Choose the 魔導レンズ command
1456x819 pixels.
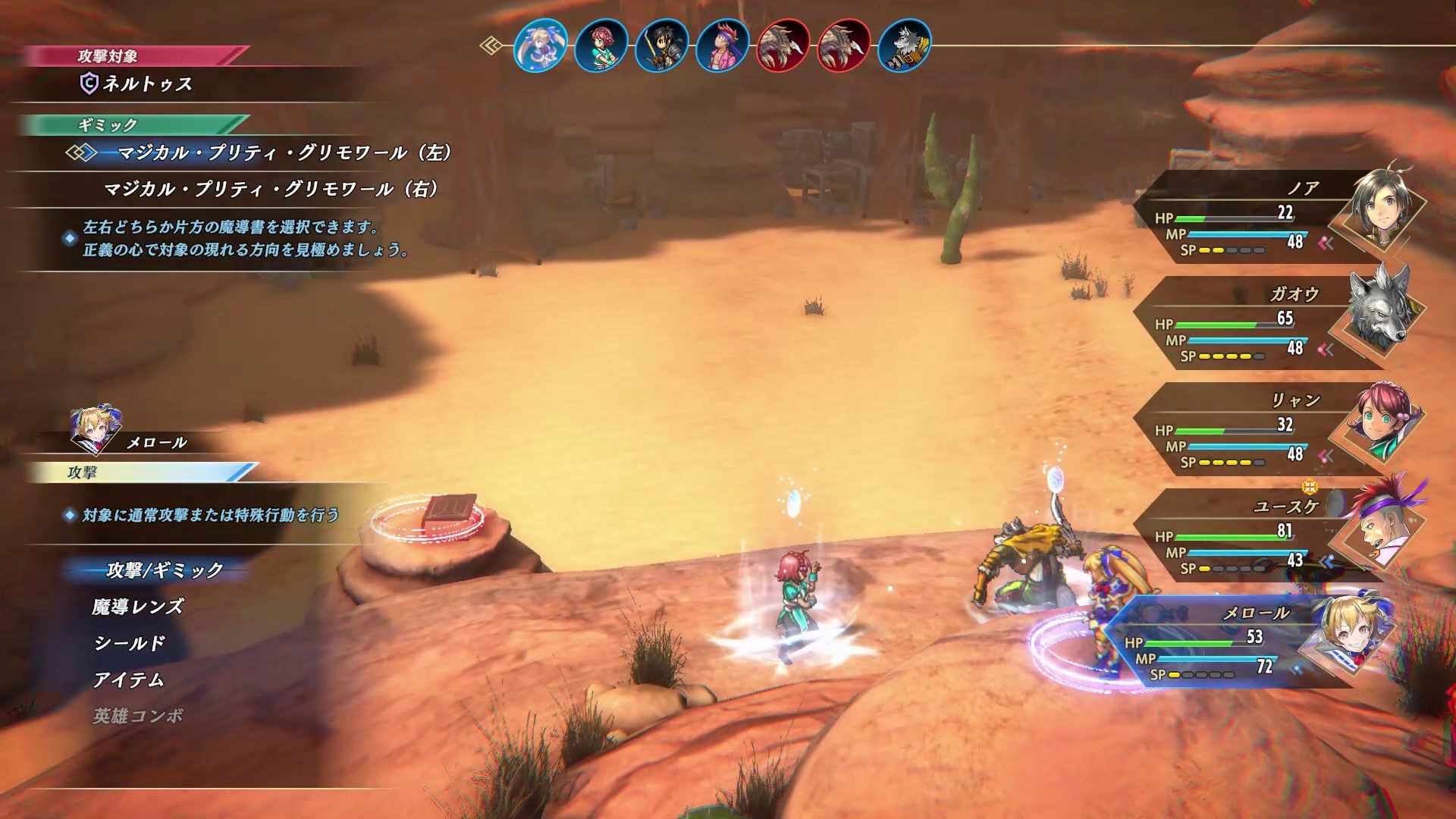tap(137, 607)
